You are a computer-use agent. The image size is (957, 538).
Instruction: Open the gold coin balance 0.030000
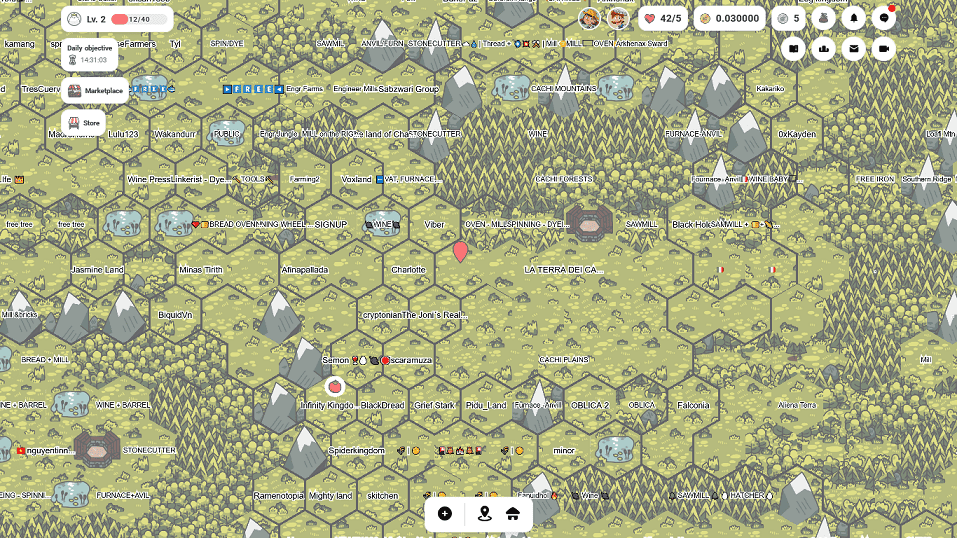[x=730, y=18]
